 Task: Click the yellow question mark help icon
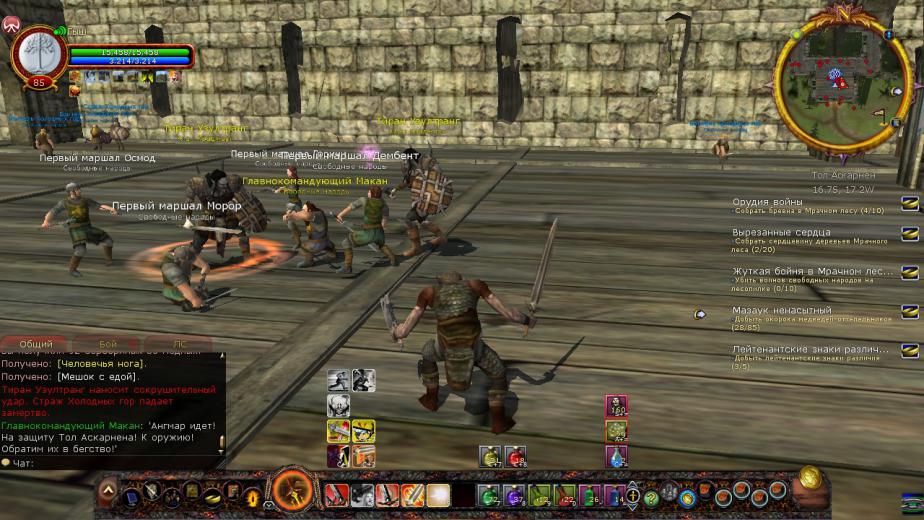651,496
